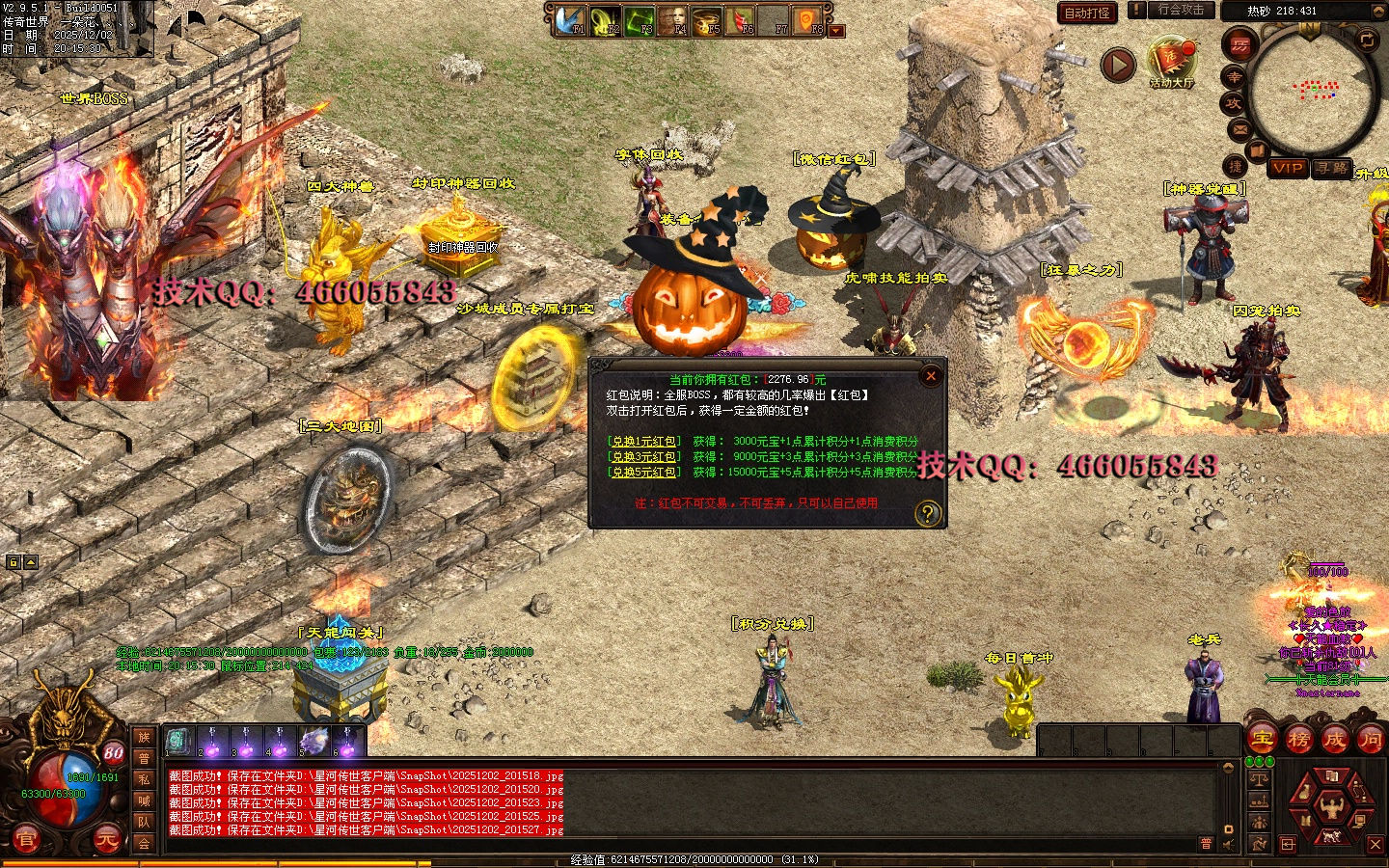The image size is (1389, 868).
Task: Click the minimap refresh arrows button
Action: (1367, 40)
